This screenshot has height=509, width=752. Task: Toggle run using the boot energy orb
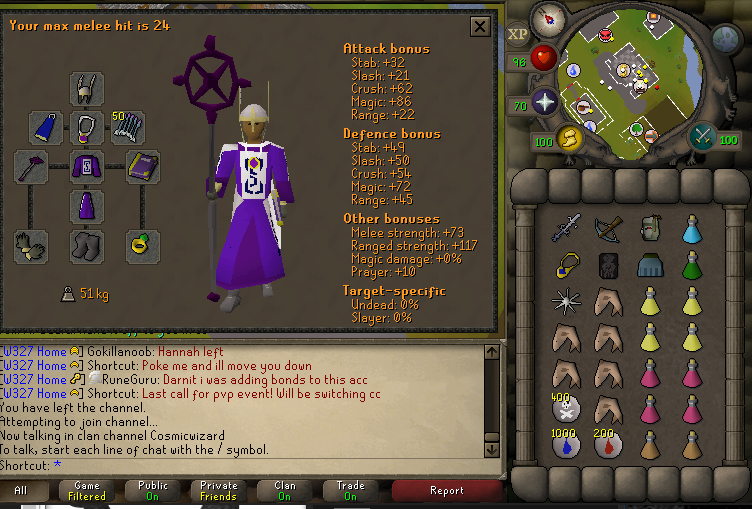click(568, 138)
